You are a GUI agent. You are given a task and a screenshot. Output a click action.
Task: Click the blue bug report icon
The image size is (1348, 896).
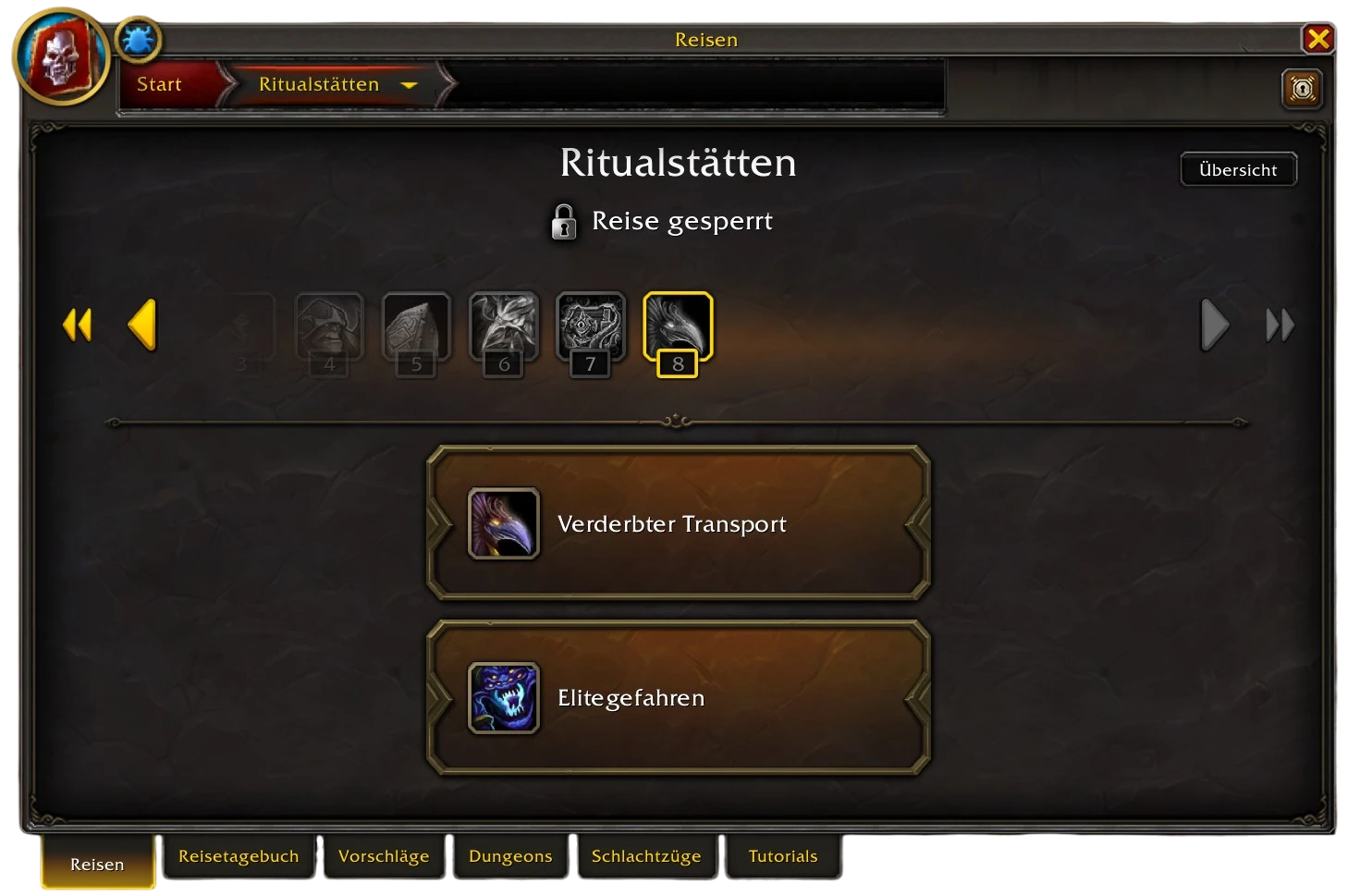click(137, 39)
